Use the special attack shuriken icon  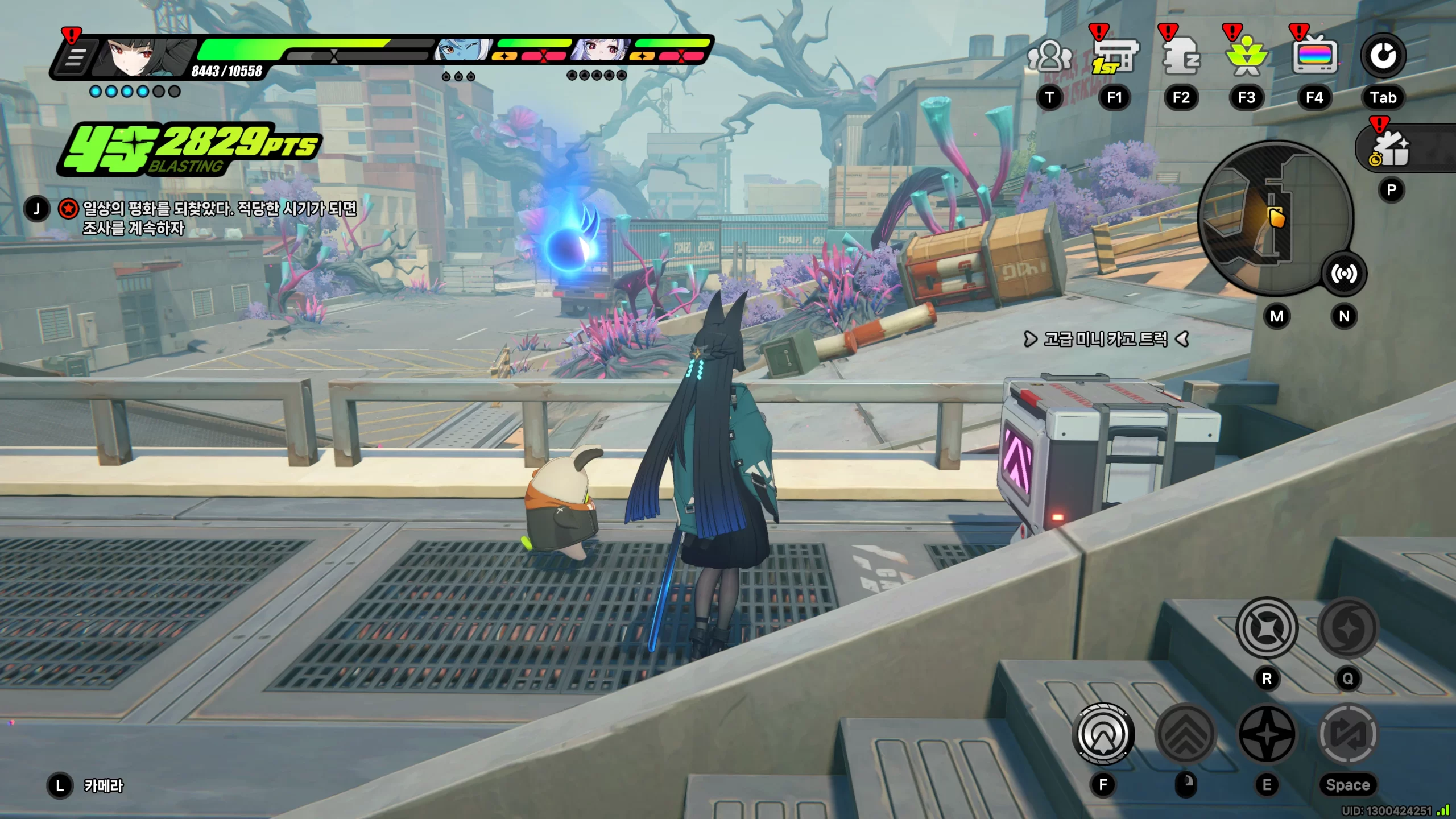[1267, 734]
